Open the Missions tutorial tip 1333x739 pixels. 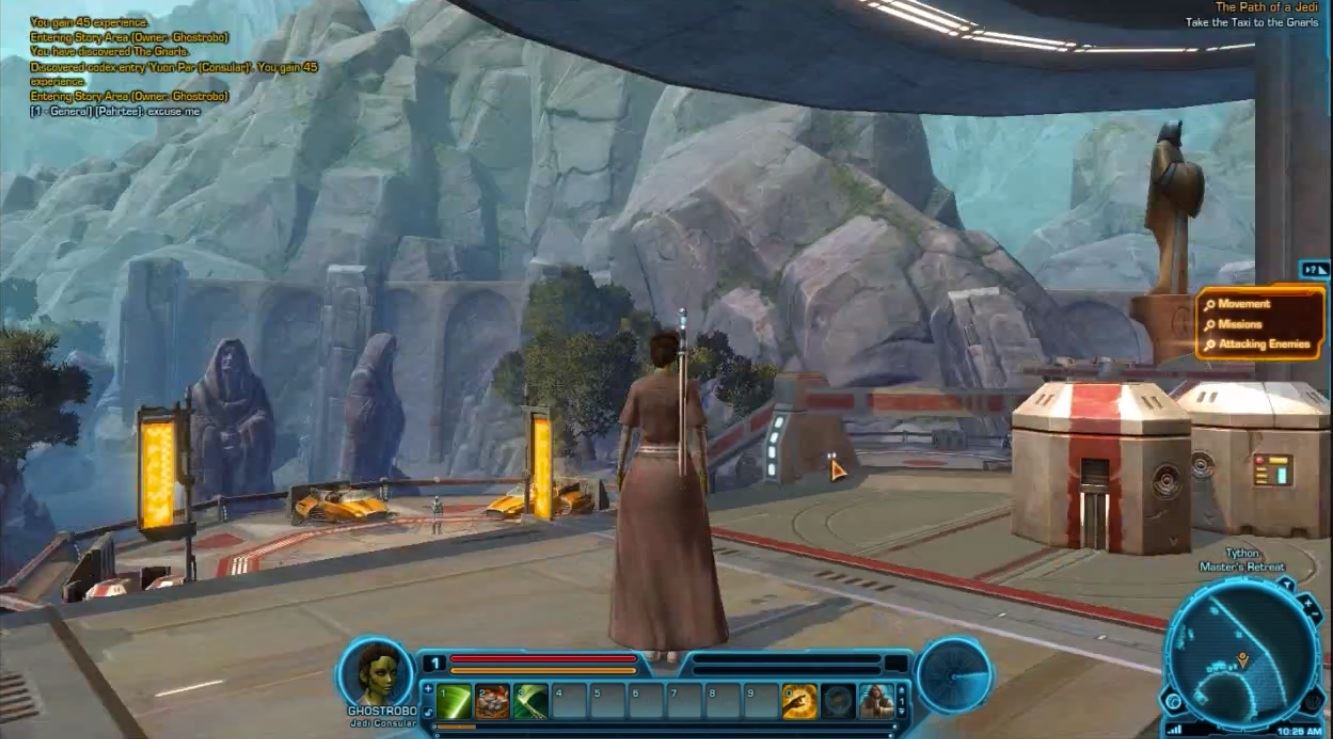coord(1240,324)
